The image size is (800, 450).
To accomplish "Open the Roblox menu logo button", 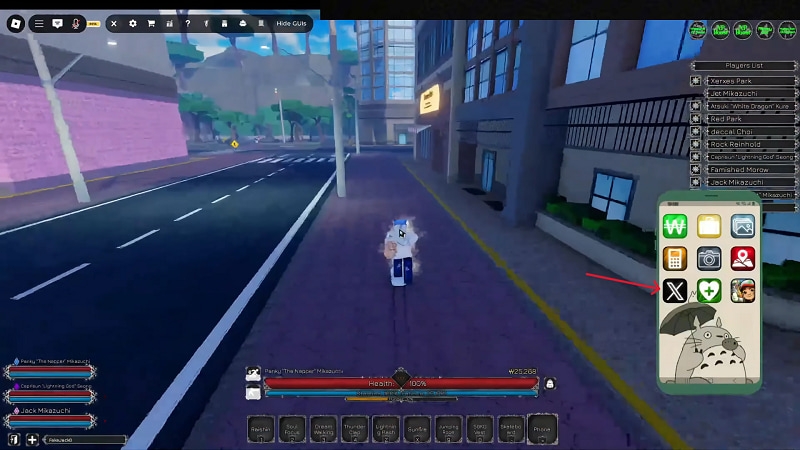I will tap(15, 23).
